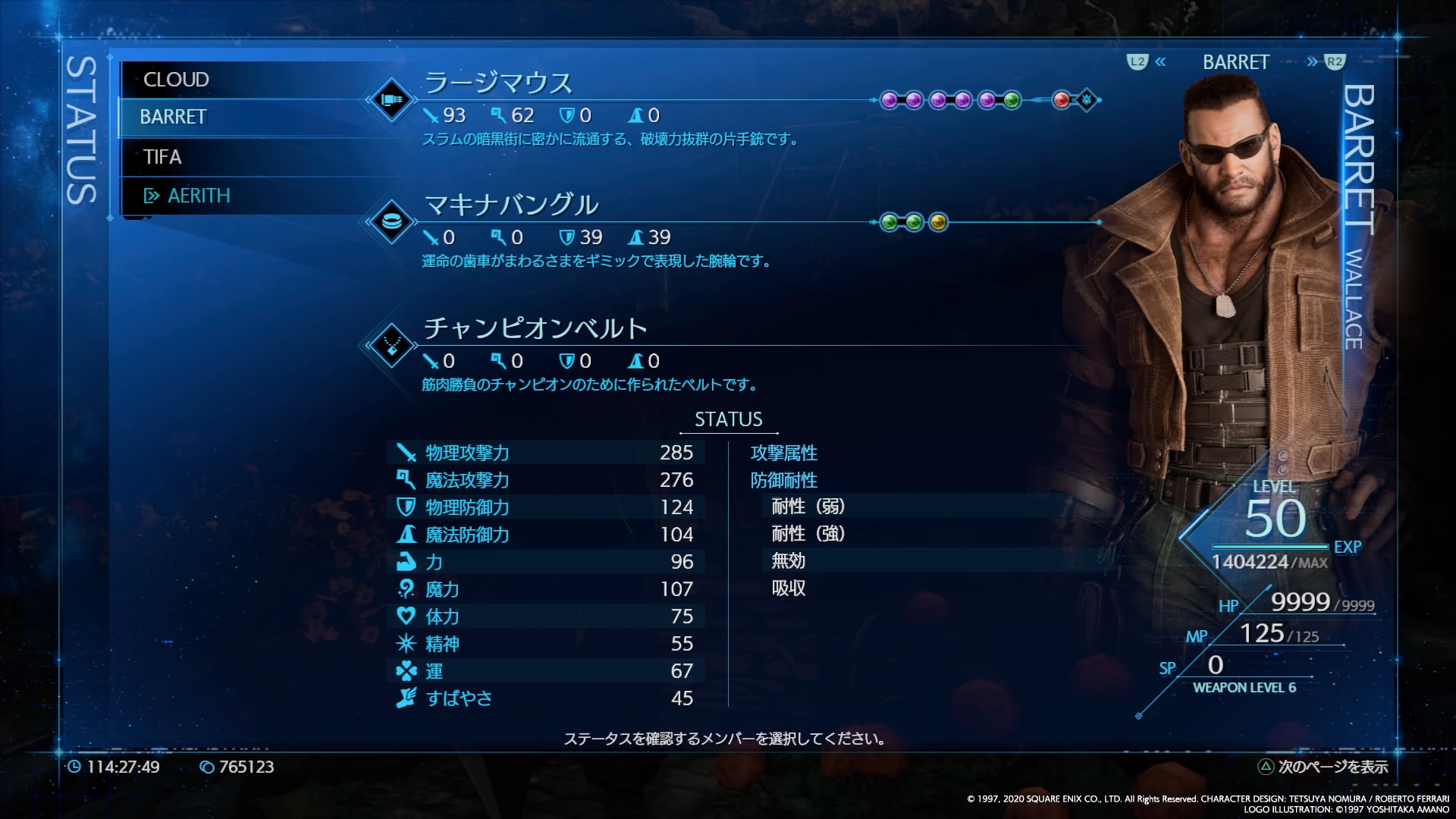
Task: Select the red materia on ラージマウス
Action: (1062, 99)
